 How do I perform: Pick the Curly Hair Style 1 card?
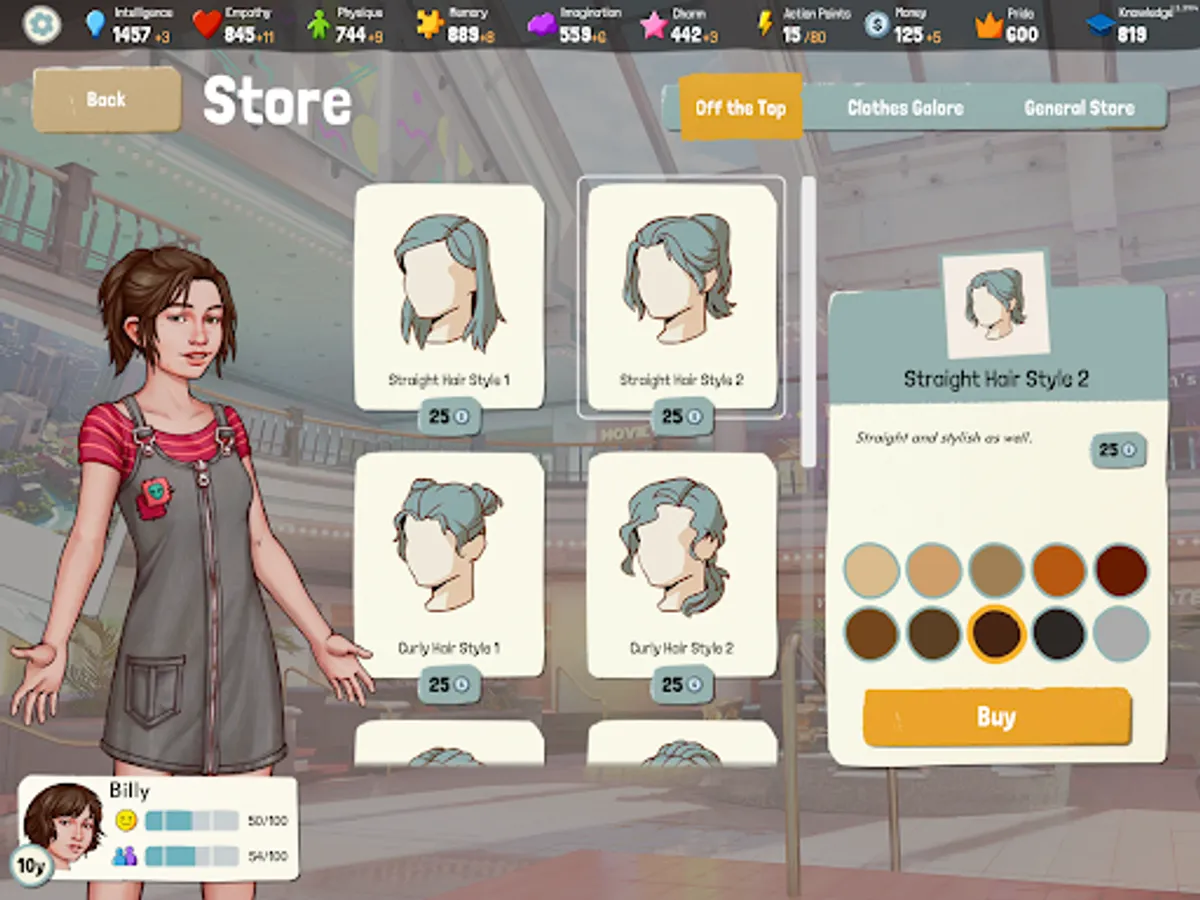(x=449, y=565)
